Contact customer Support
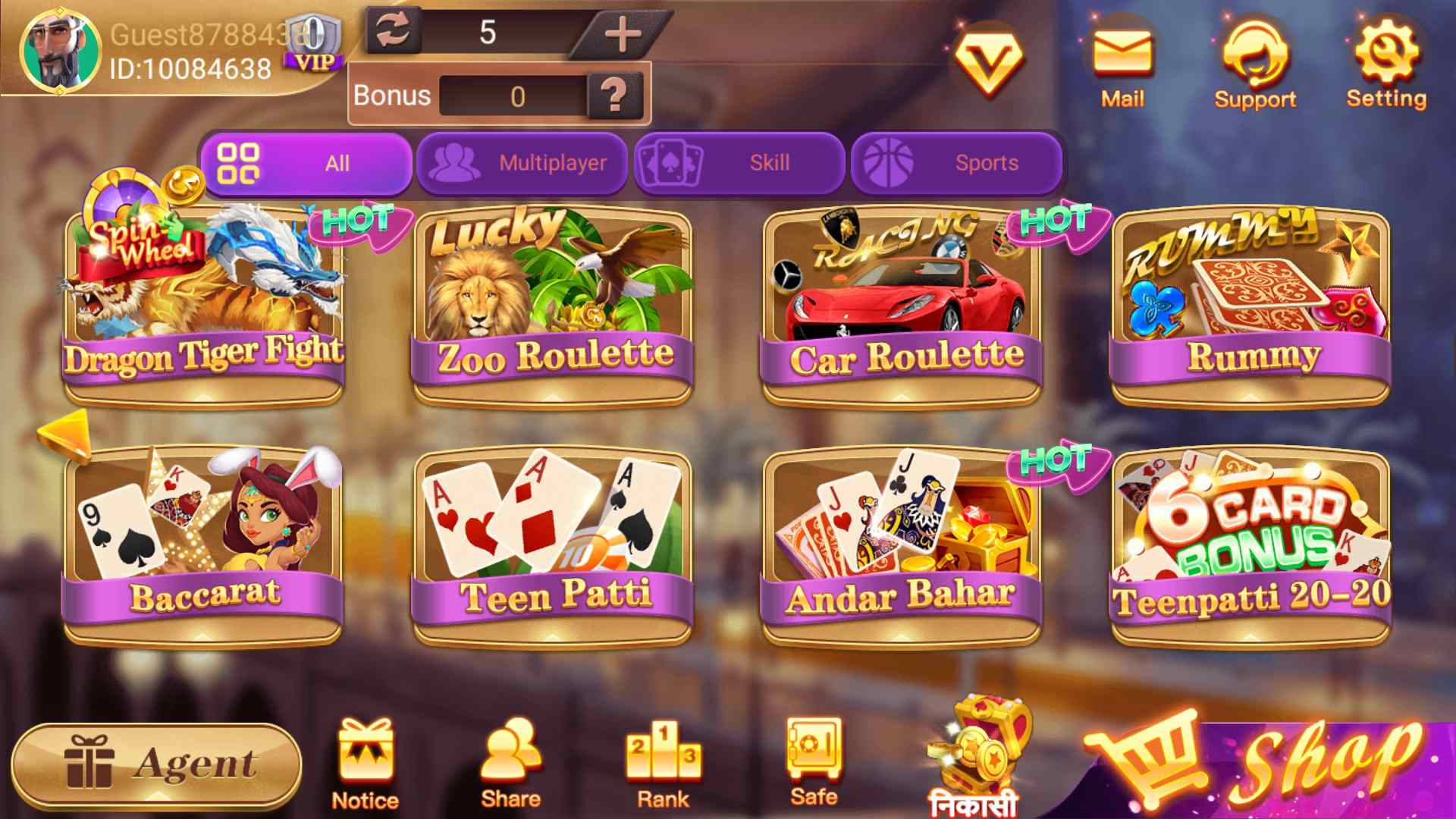This screenshot has height=819, width=1456. [x=1255, y=53]
